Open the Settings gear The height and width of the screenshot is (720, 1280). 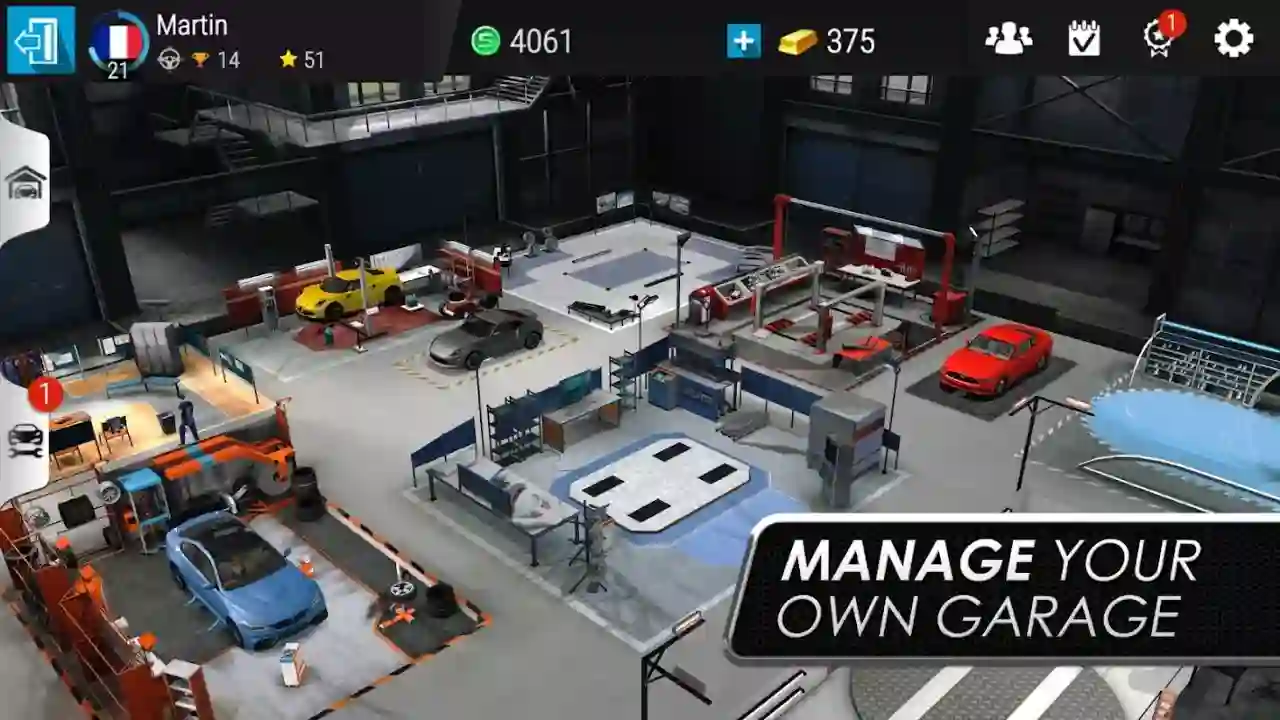[1232, 36]
